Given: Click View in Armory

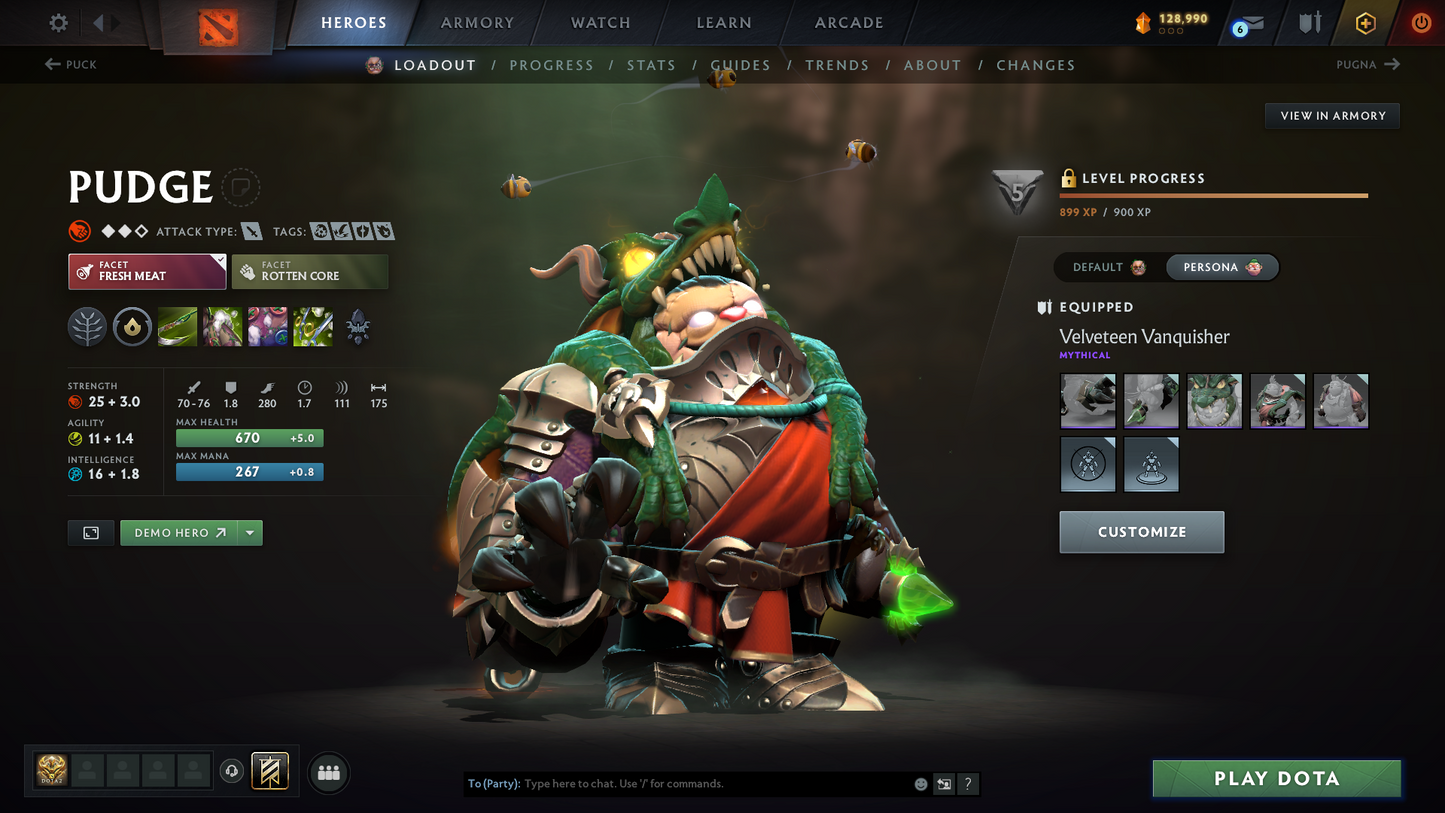Looking at the screenshot, I should [1332, 115].
